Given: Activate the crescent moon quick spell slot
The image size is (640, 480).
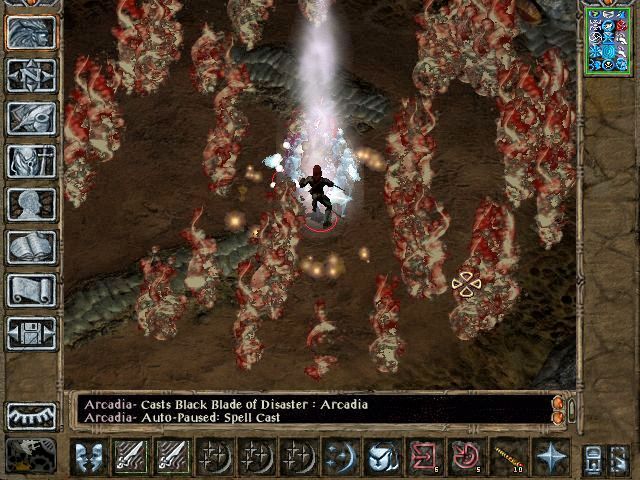Looking at the screenshot, I should [340, 456].
